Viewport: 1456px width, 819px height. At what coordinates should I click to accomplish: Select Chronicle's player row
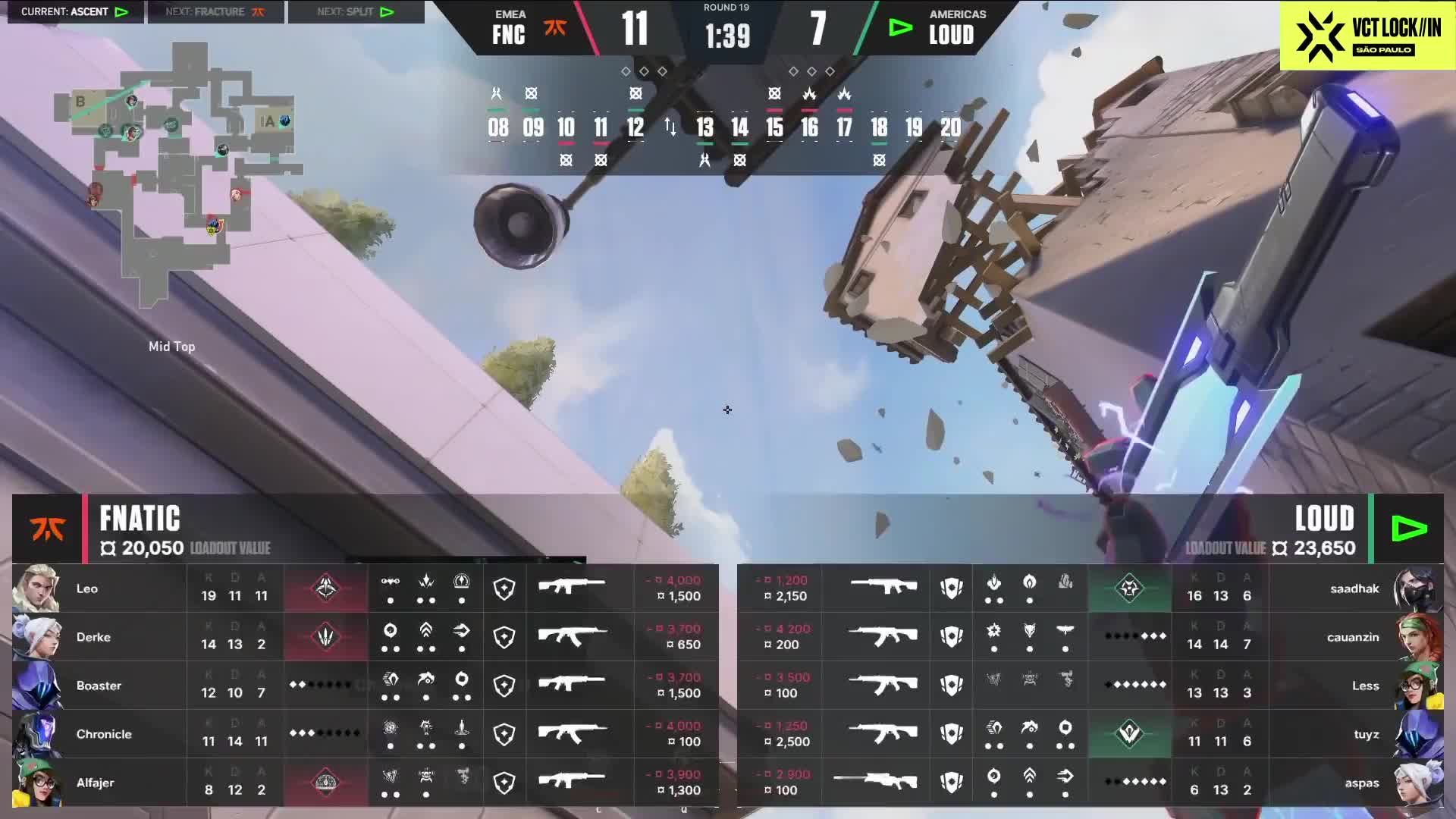pos(365,734)
